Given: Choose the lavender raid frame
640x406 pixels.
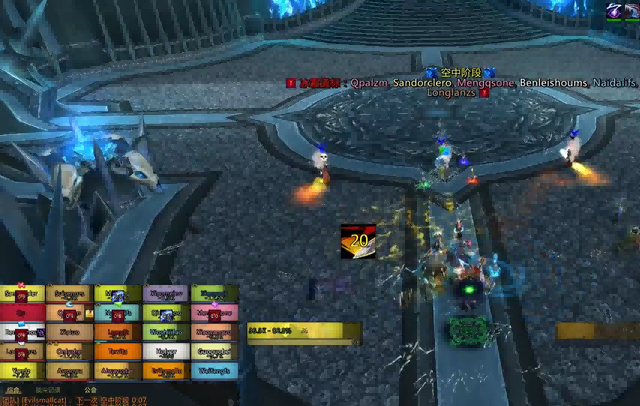Looking at the screenshot, I should (x=166, y=294).
